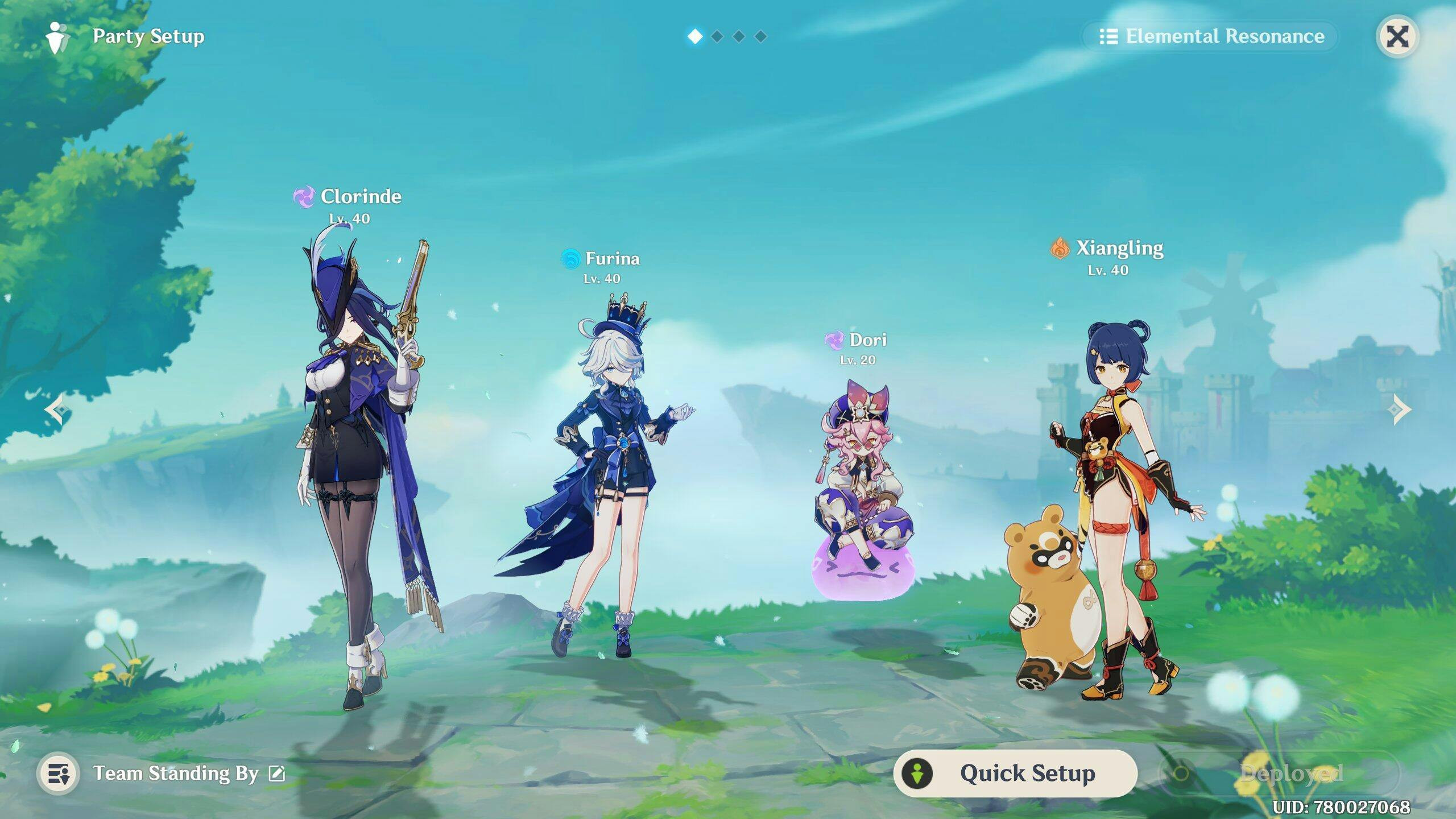Open the team list icon beside Team Standing By
This screenshot has height=819, width=1456.
[x=58, y=773]
